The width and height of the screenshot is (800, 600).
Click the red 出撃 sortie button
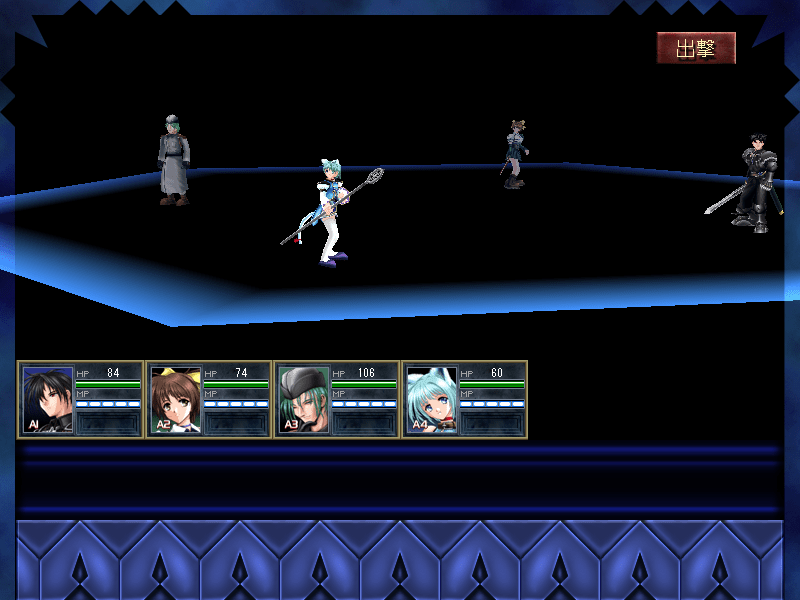point(696,48)
